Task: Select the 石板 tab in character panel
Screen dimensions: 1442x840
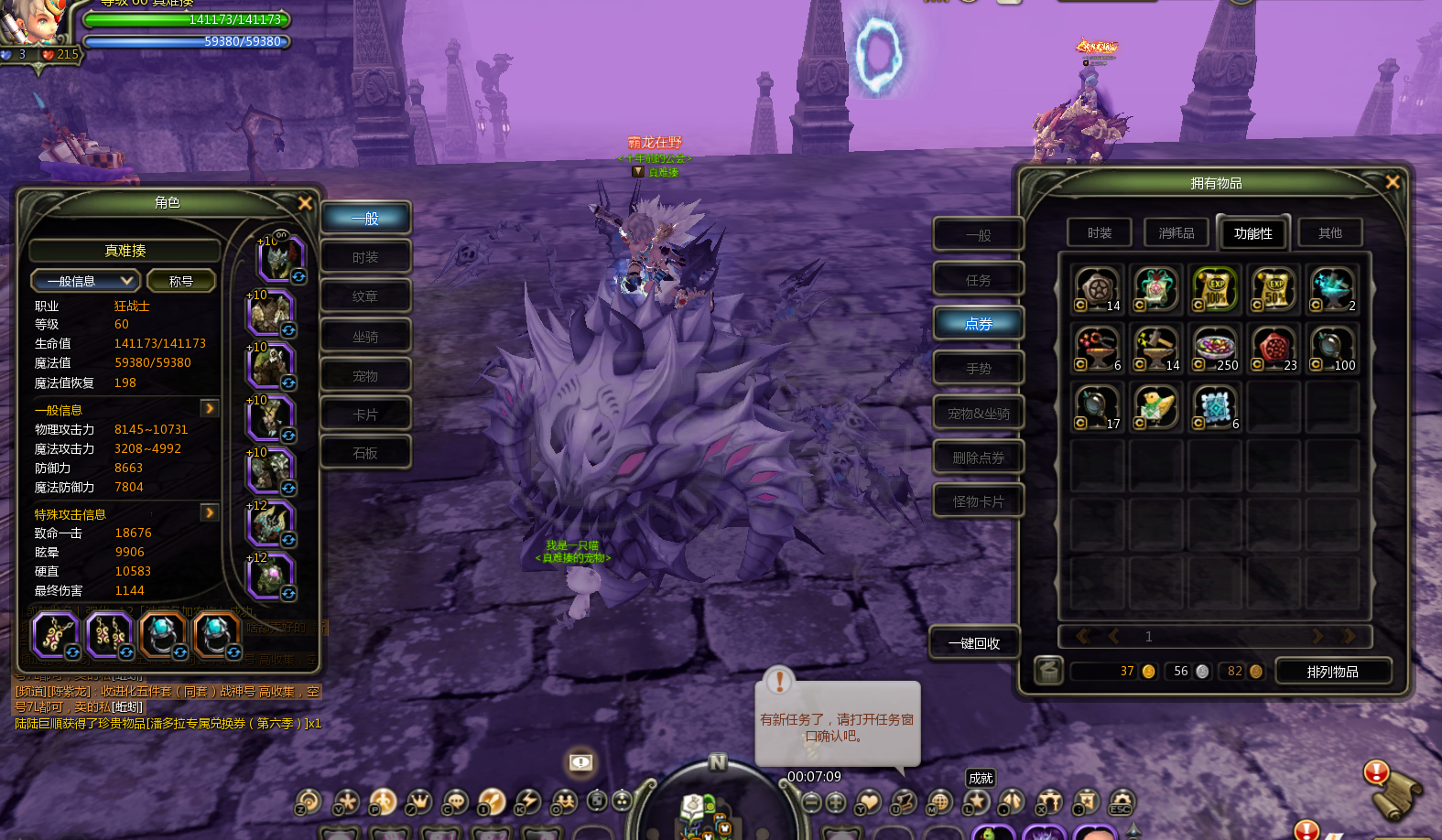Action: [365, 453]
